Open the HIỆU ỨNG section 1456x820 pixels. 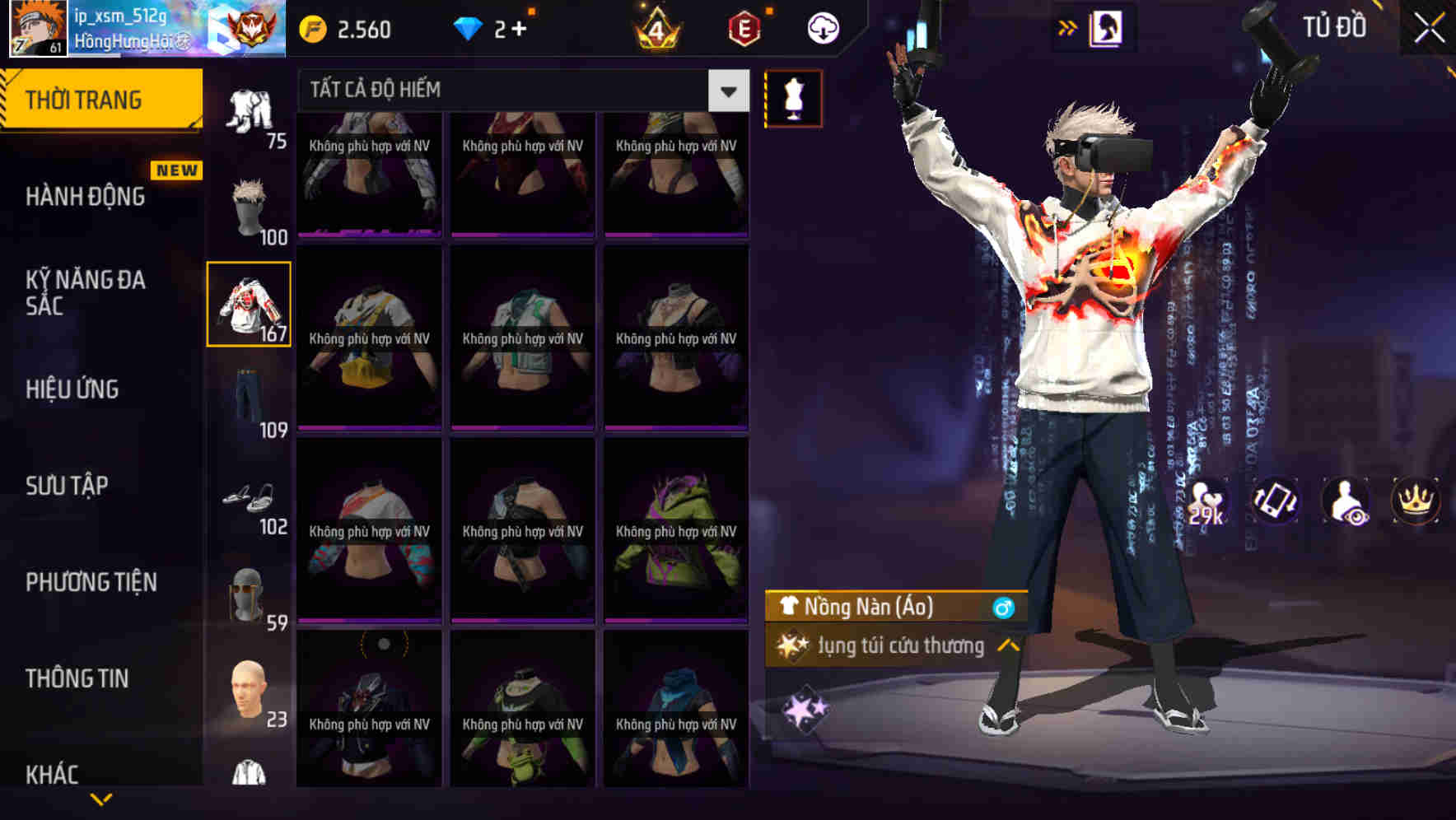(x=74, y=389)
